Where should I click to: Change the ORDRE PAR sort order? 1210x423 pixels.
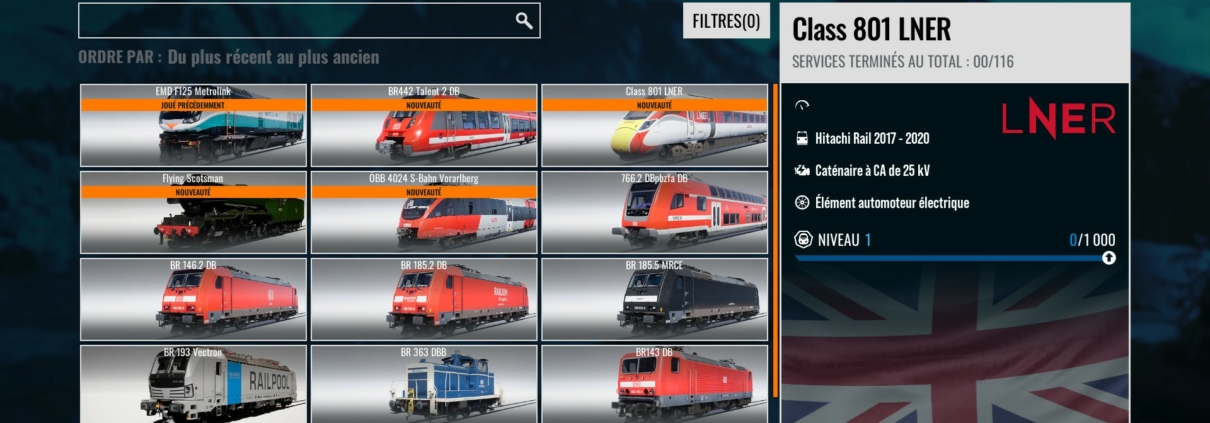coord(228,58)
